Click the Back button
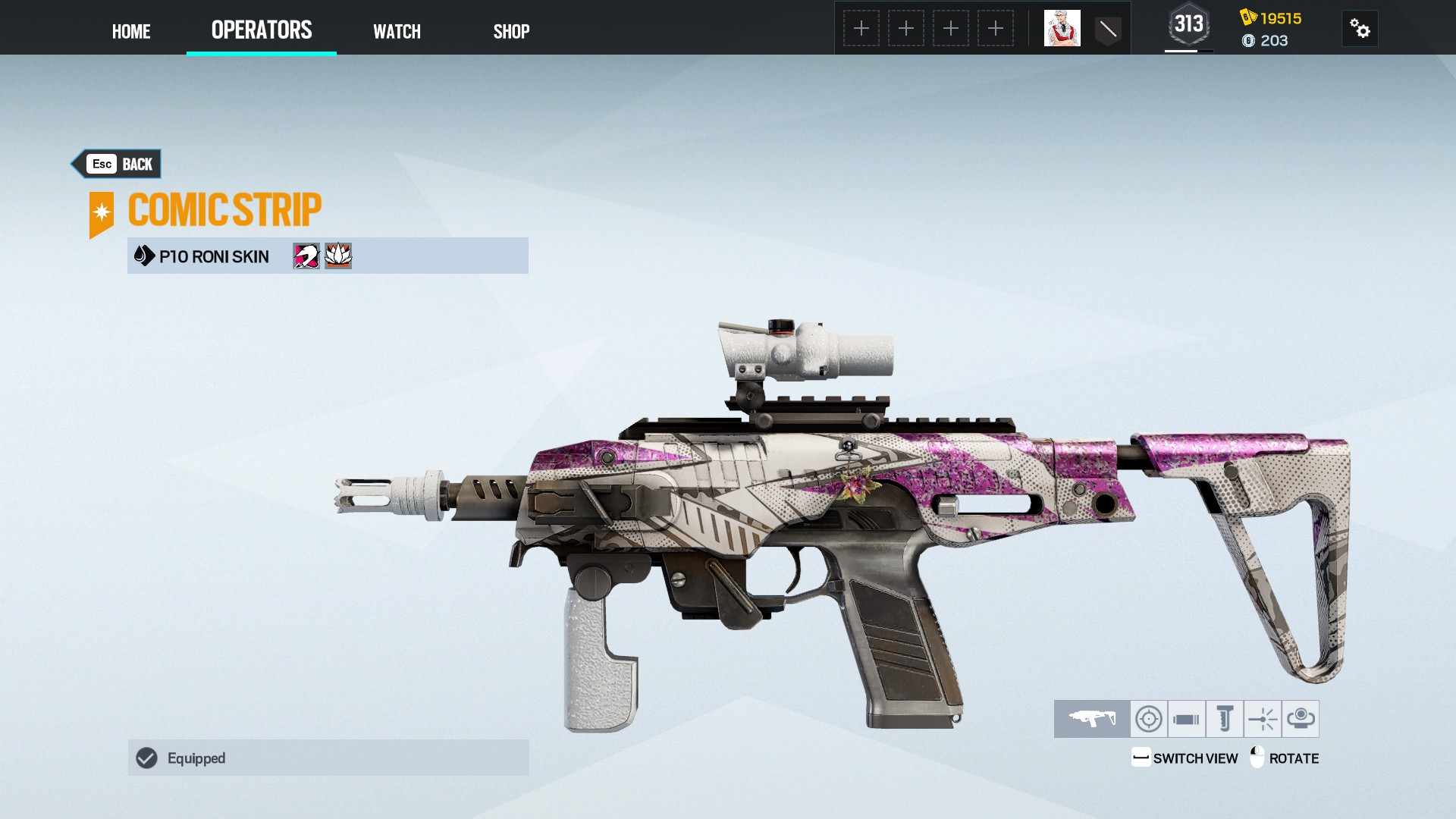 coord(118,164)
